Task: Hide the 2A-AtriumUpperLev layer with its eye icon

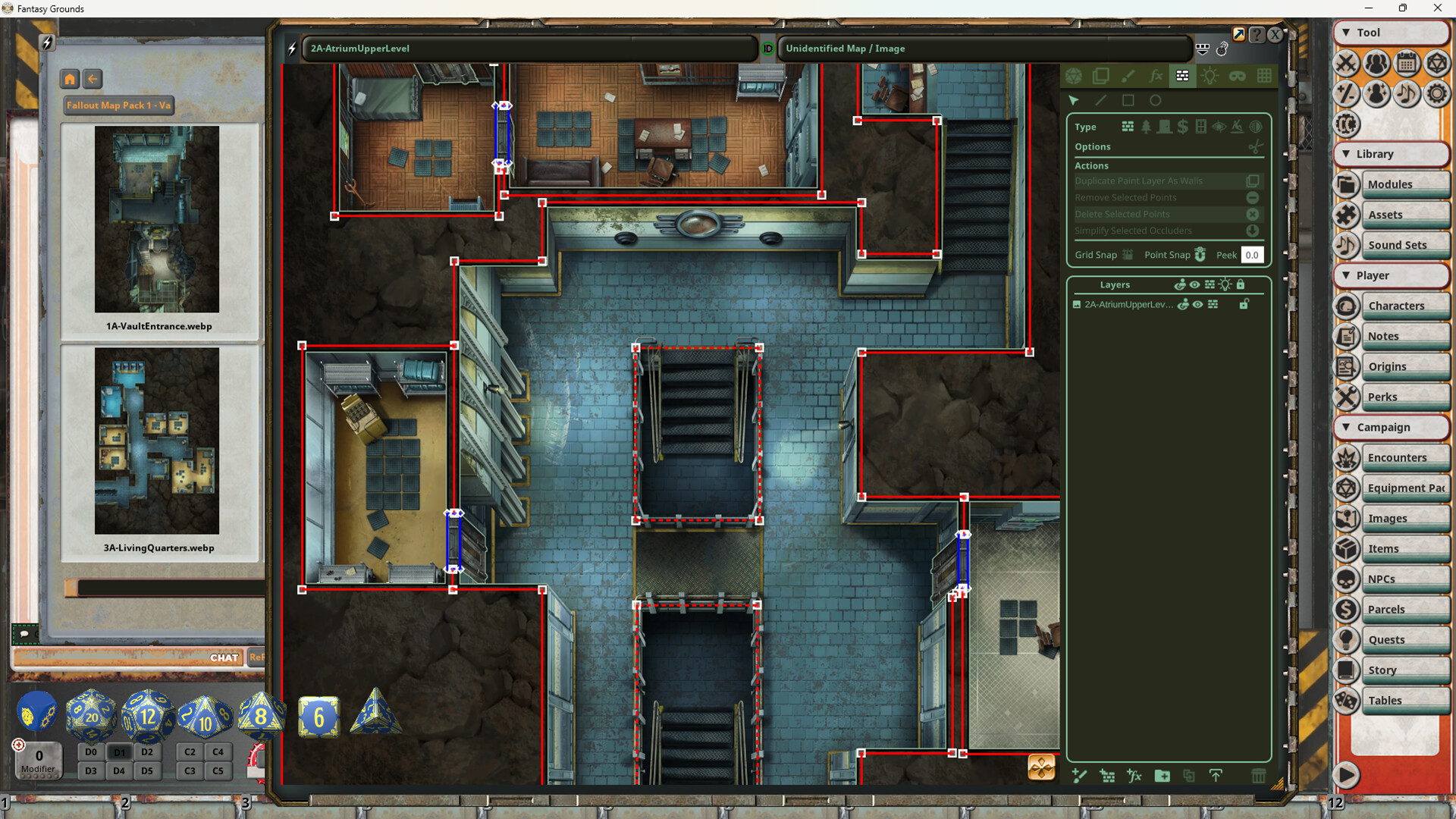Action: coord(1199,304)
